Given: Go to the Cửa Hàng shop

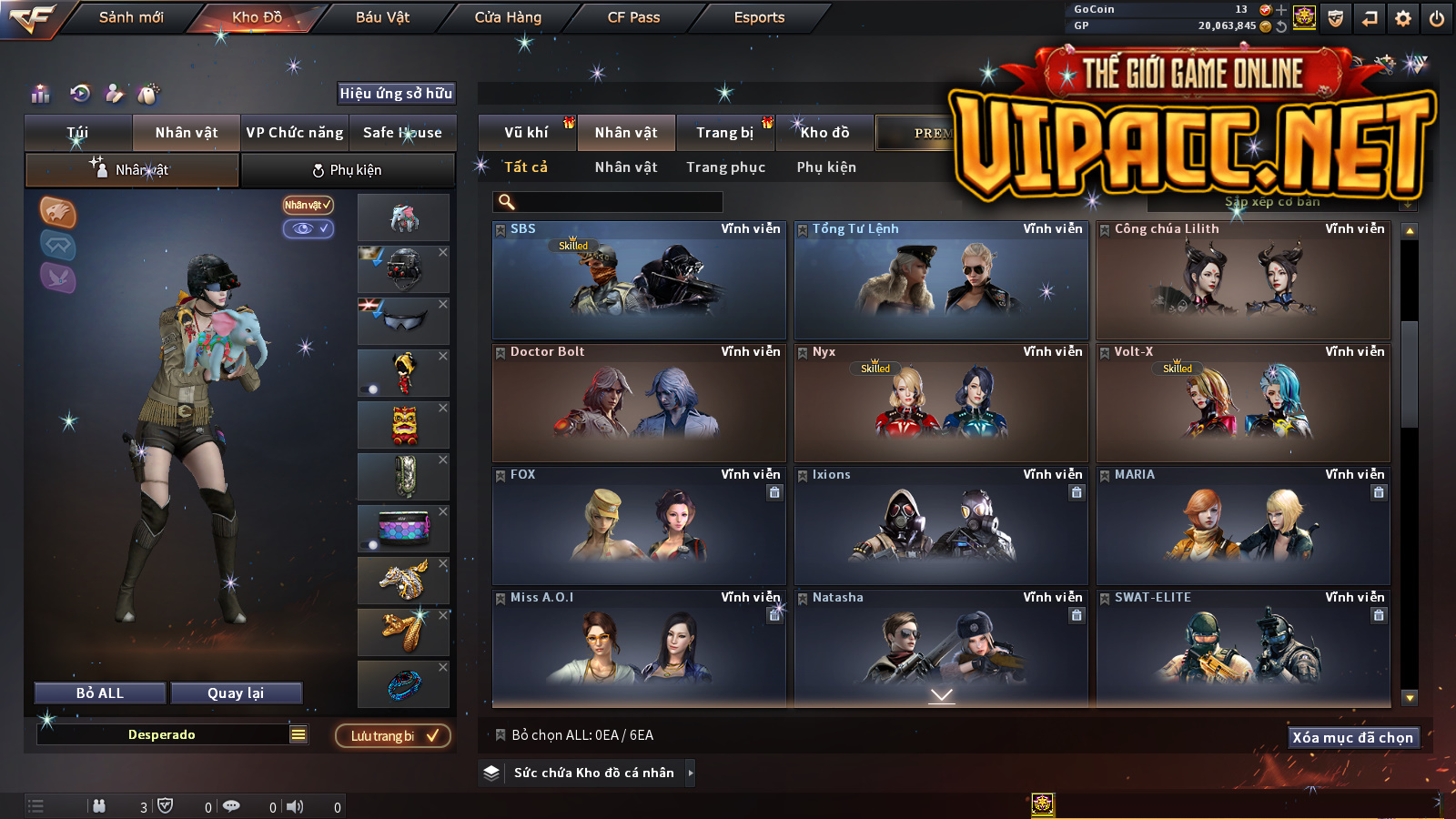Looking at the screenshot, I should [508, 17].
